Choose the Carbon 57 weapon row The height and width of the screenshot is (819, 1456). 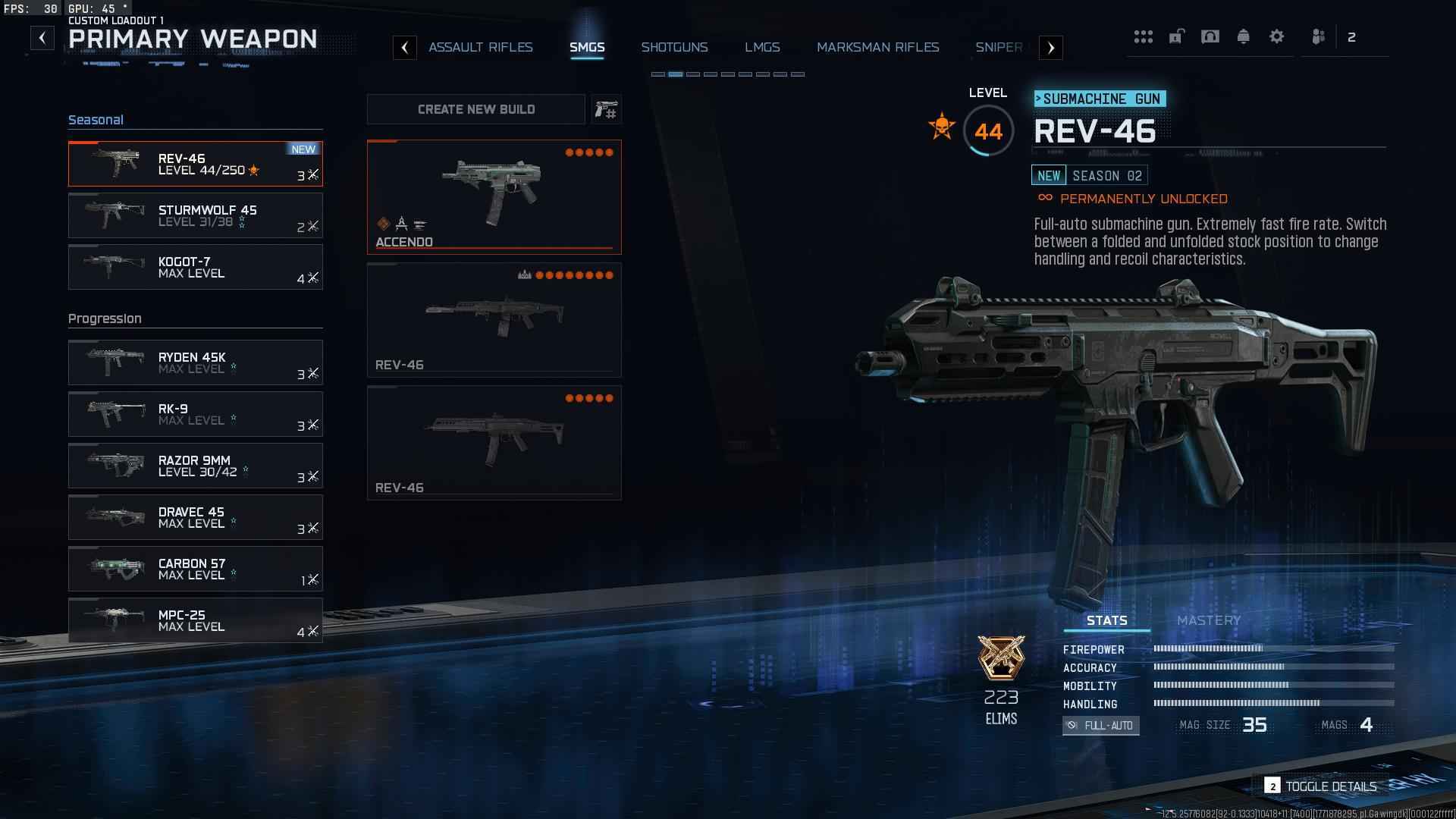195,569
